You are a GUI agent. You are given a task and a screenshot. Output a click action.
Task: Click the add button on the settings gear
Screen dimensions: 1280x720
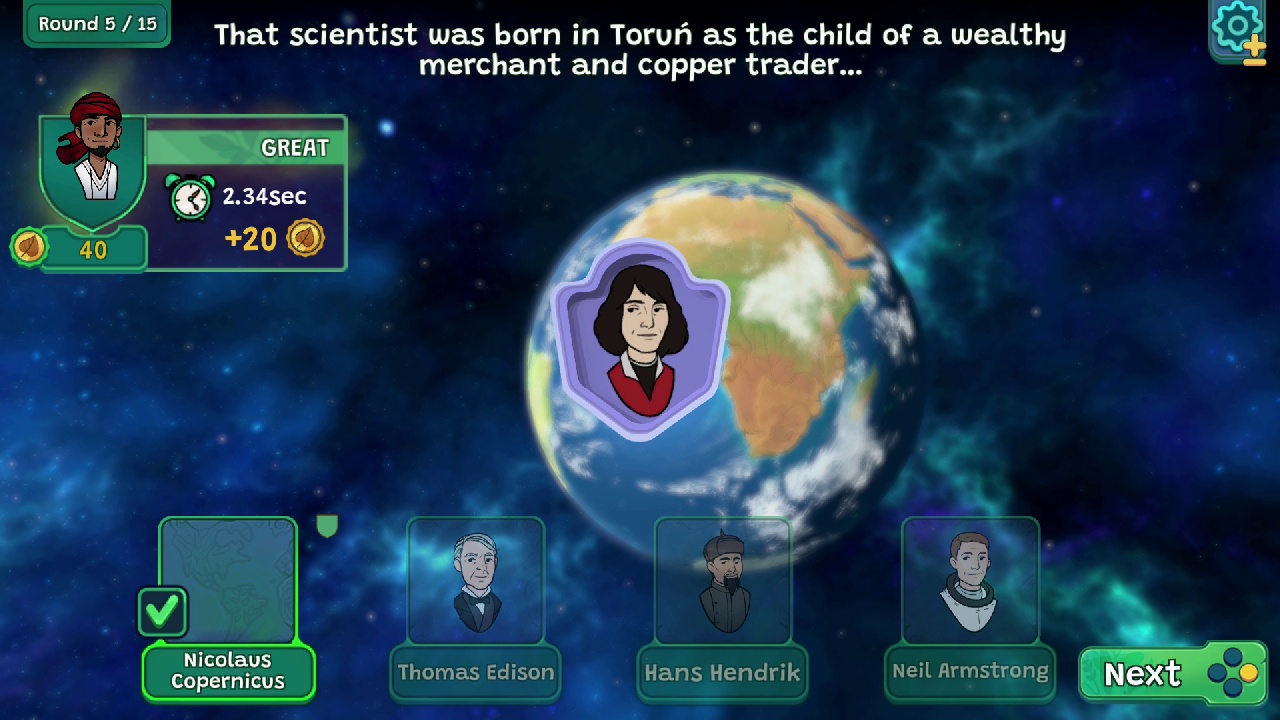tap(1255, 47)
